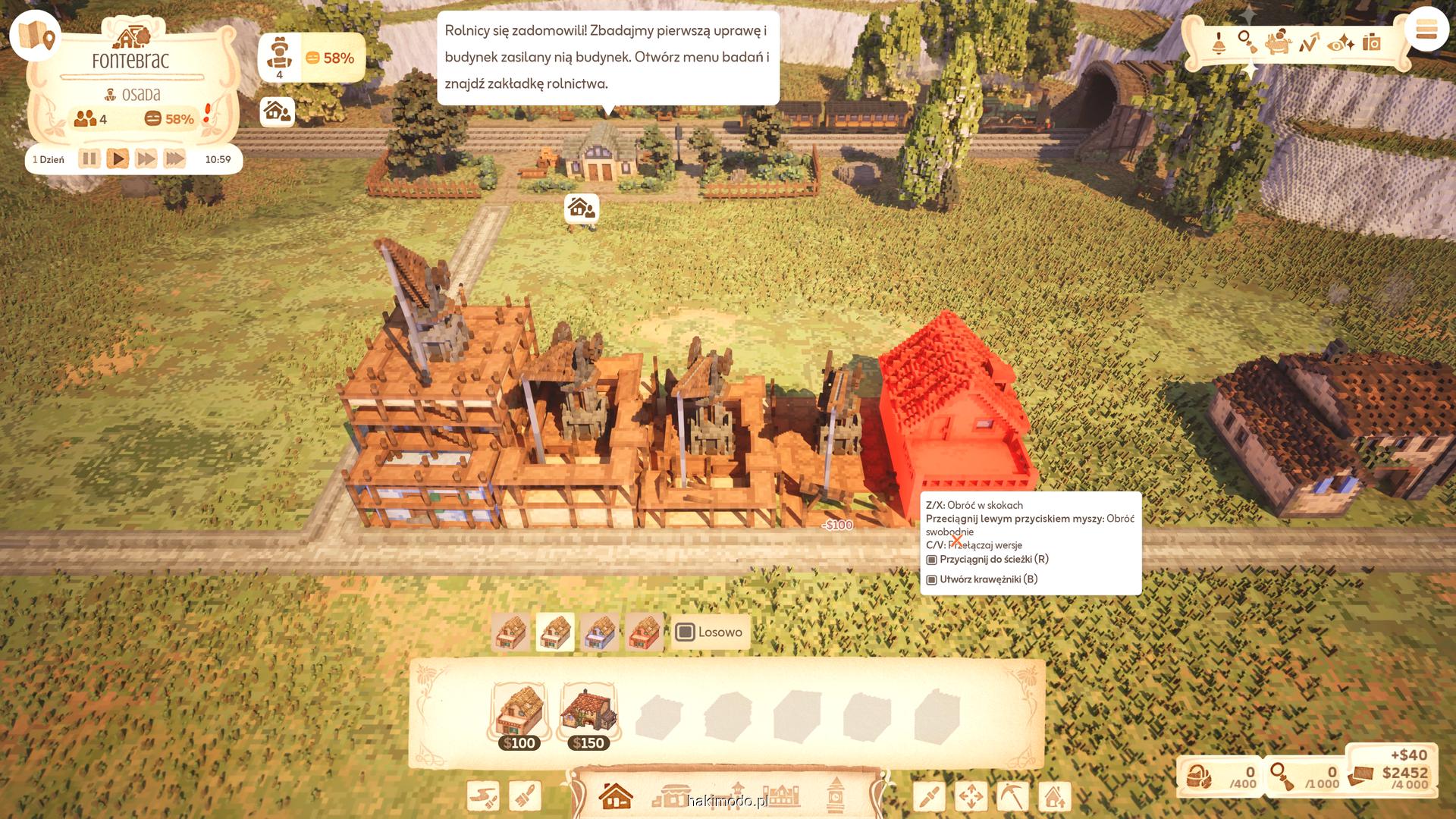Open the bell notifications icon

pyautogui.click(x=1219, y=42)
